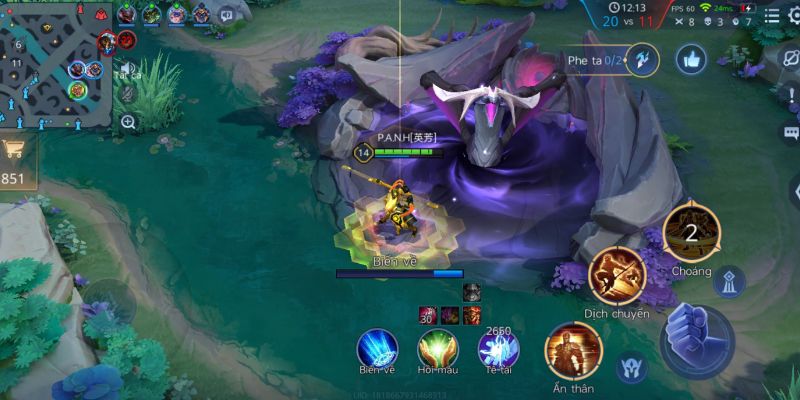Activate the Ẩn thân stealth skill
This screenshot has height=400, width=800.
tap(573, 348)
